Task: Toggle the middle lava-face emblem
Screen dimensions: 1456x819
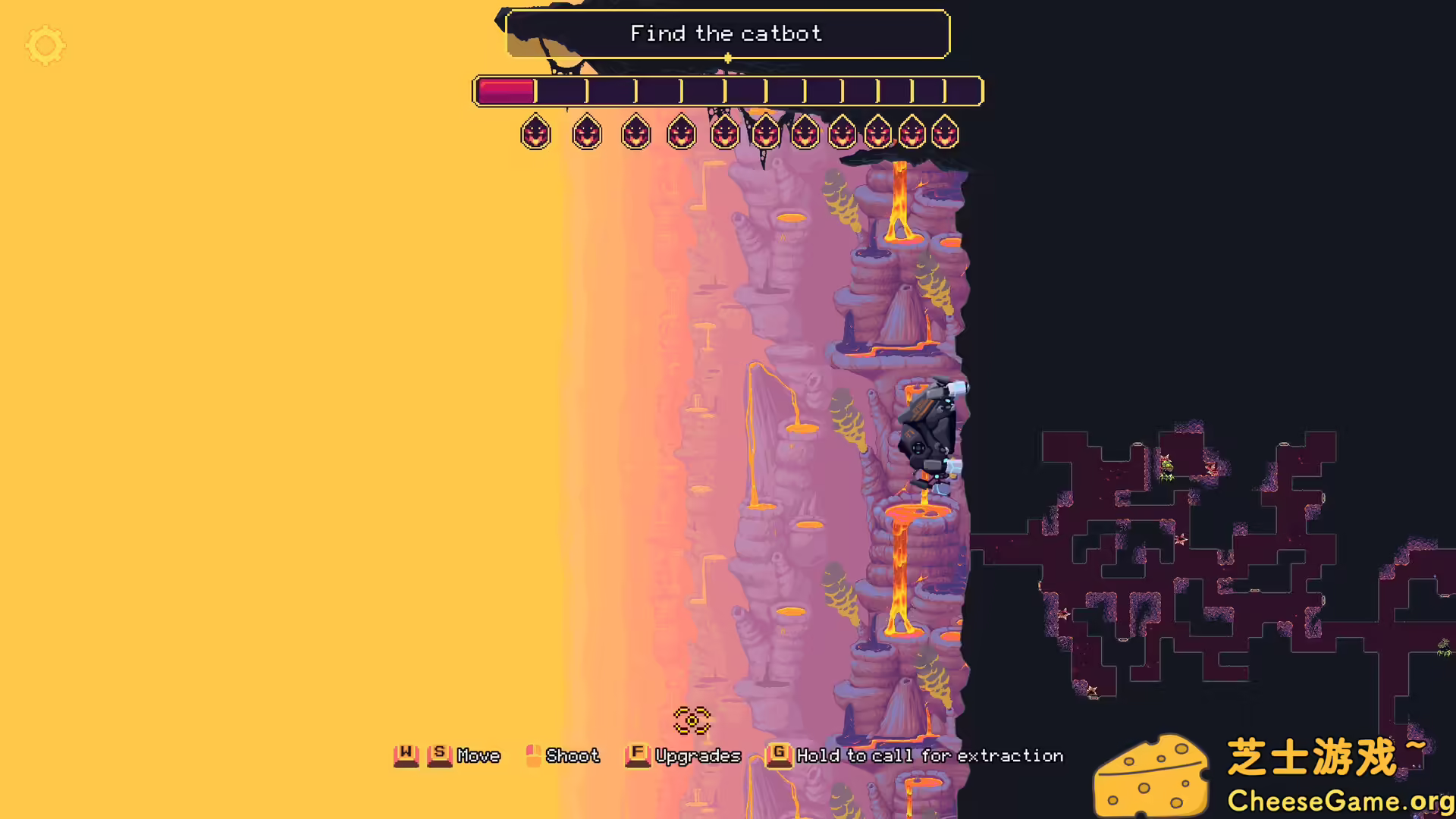Action: pyautogui.click(x=766, y=133)
